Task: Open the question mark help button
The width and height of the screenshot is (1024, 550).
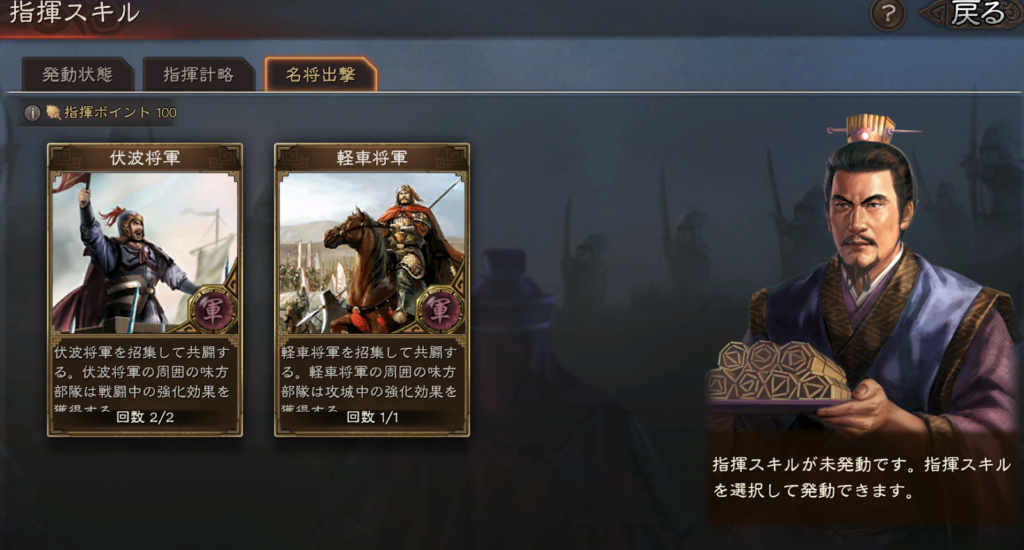Action: (x=888, y=14)
